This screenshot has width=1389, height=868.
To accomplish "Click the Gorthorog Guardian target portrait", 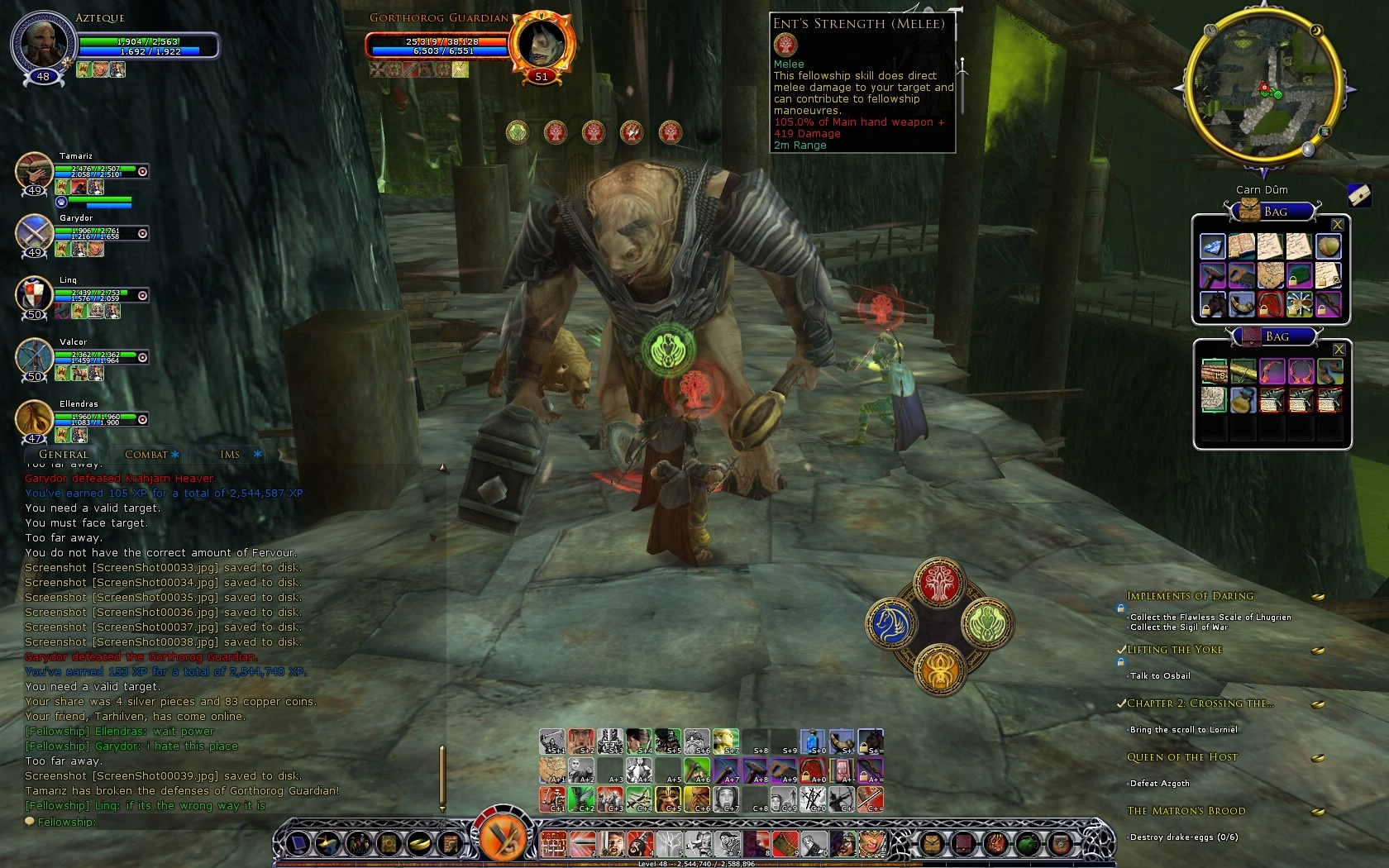I will (542, 41).
